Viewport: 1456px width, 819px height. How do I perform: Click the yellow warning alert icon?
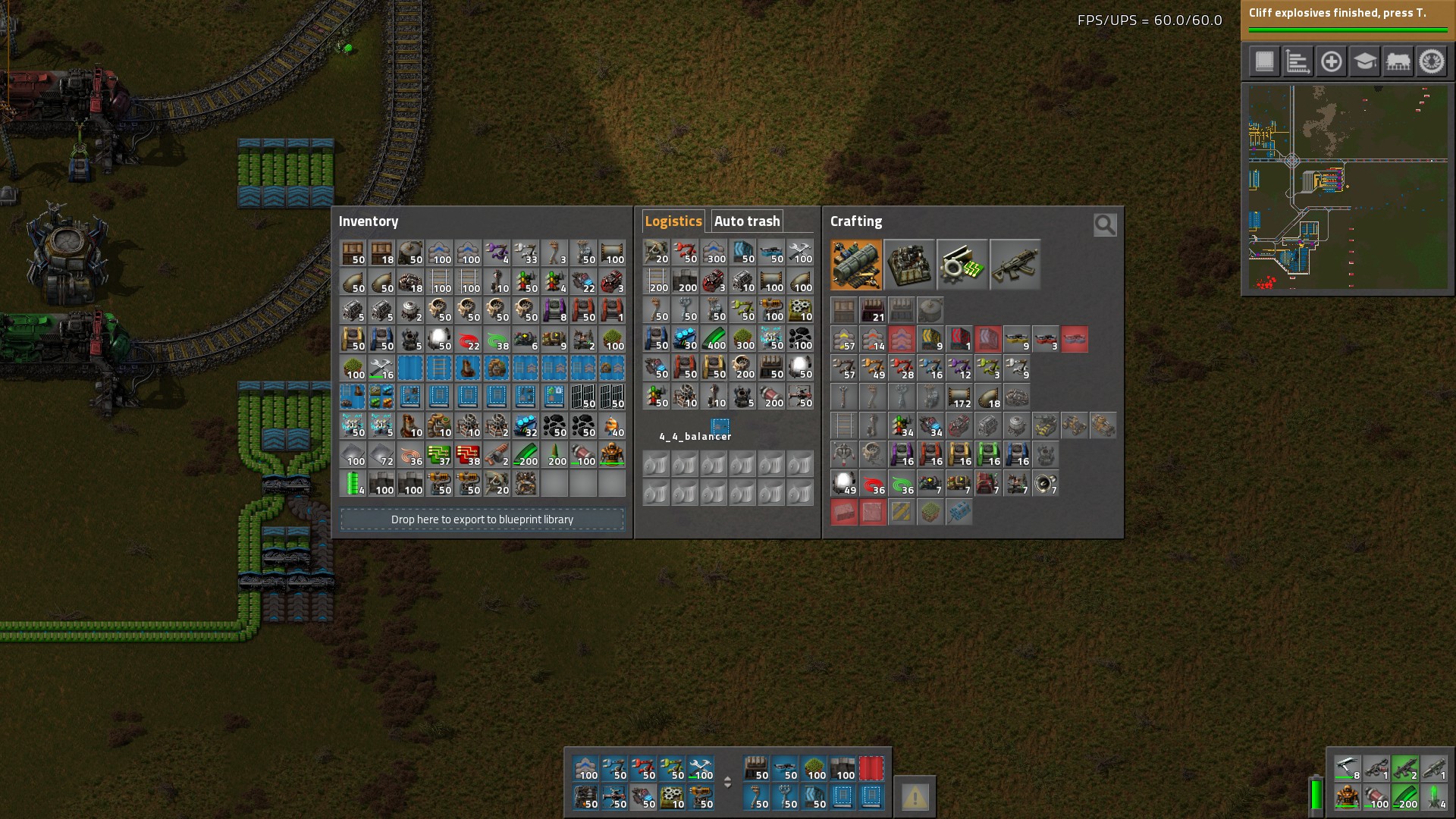click(x=915, y=797)
